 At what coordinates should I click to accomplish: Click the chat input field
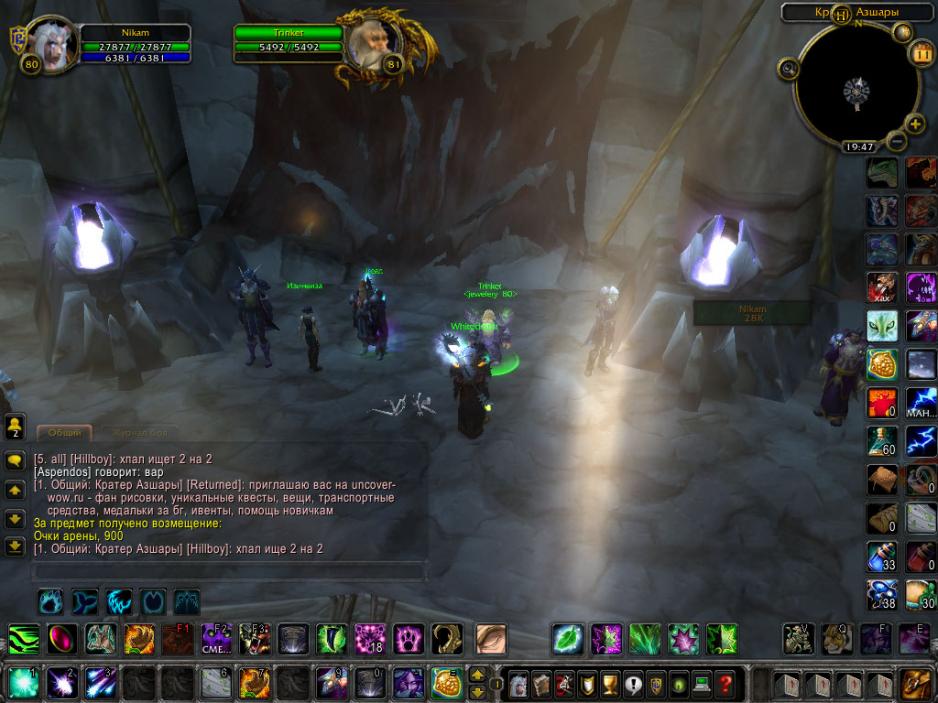230,572
